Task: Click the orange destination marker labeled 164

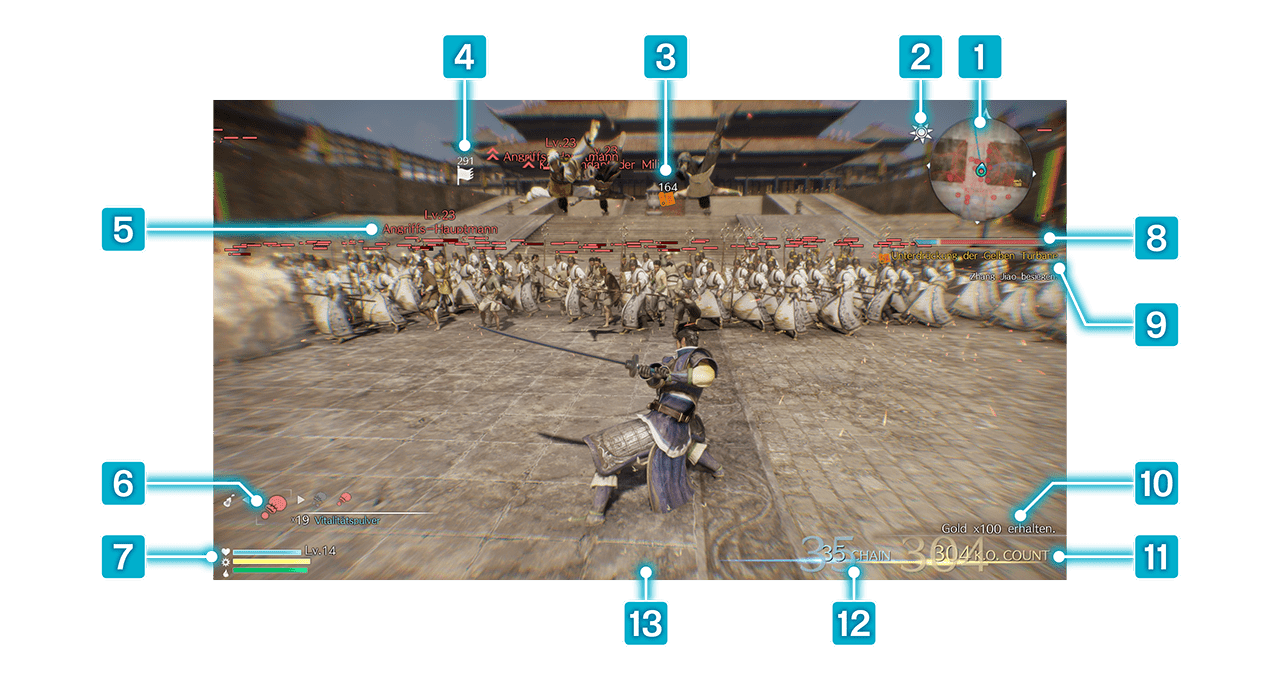Action: pos(665,199)
